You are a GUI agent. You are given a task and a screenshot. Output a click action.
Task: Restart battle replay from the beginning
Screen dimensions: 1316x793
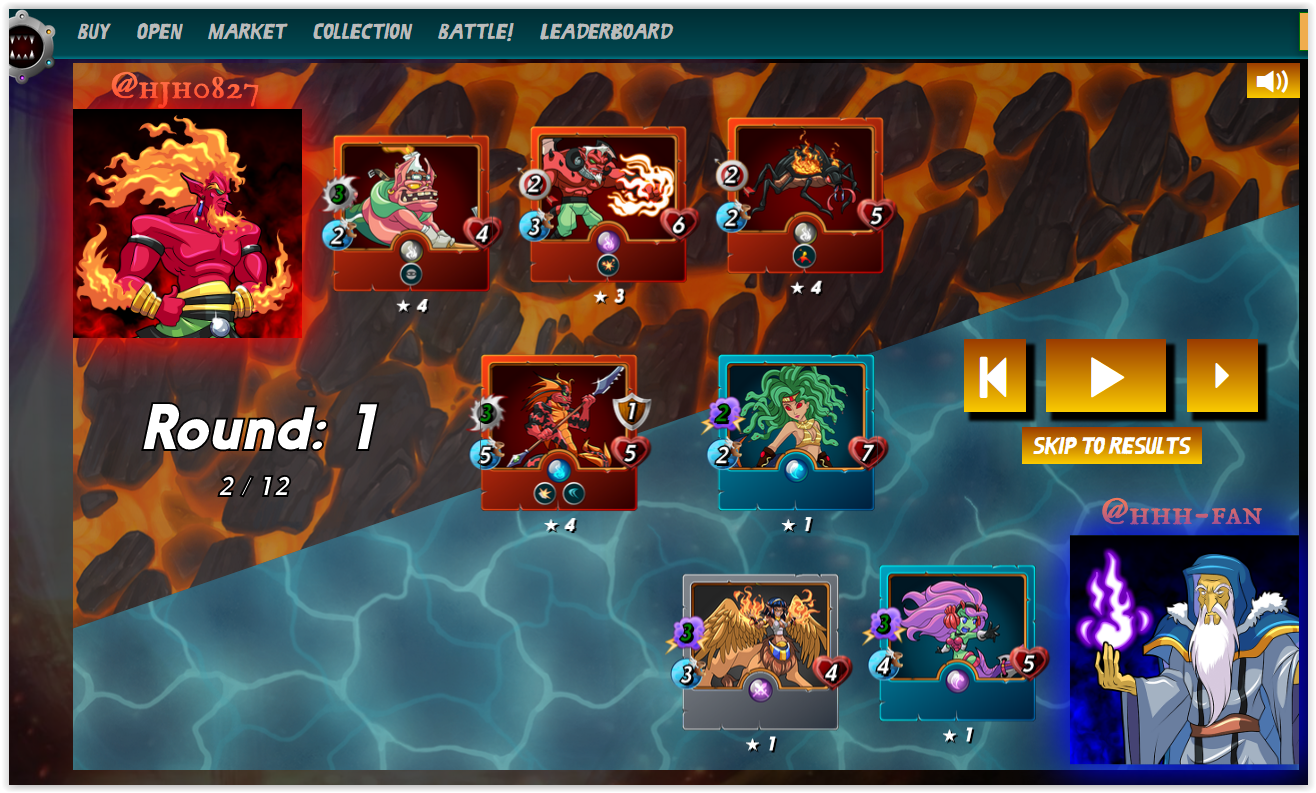(x=994, y=376)
